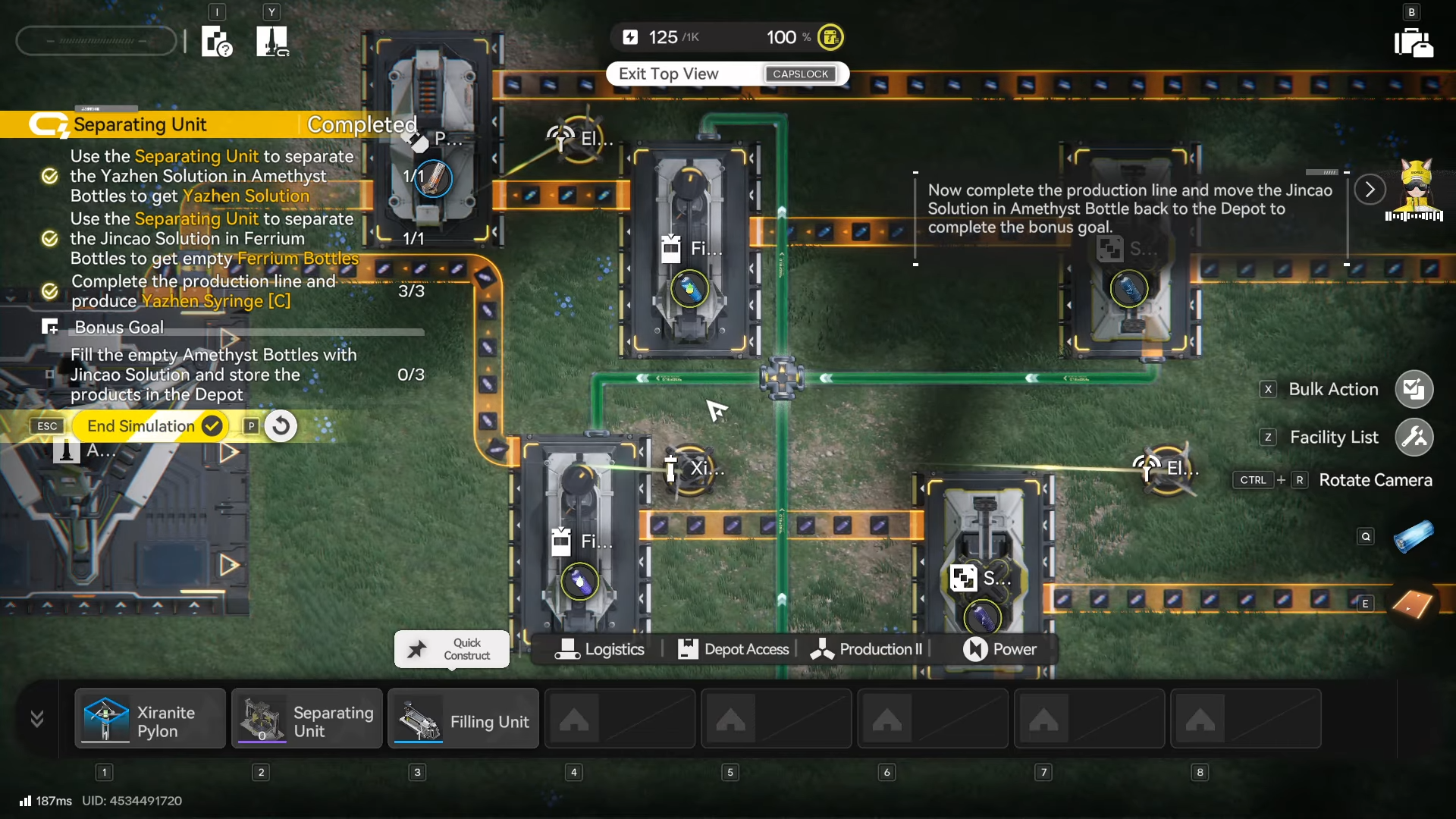
Task: Select the orange blueprint tool
Action: 1413,604
